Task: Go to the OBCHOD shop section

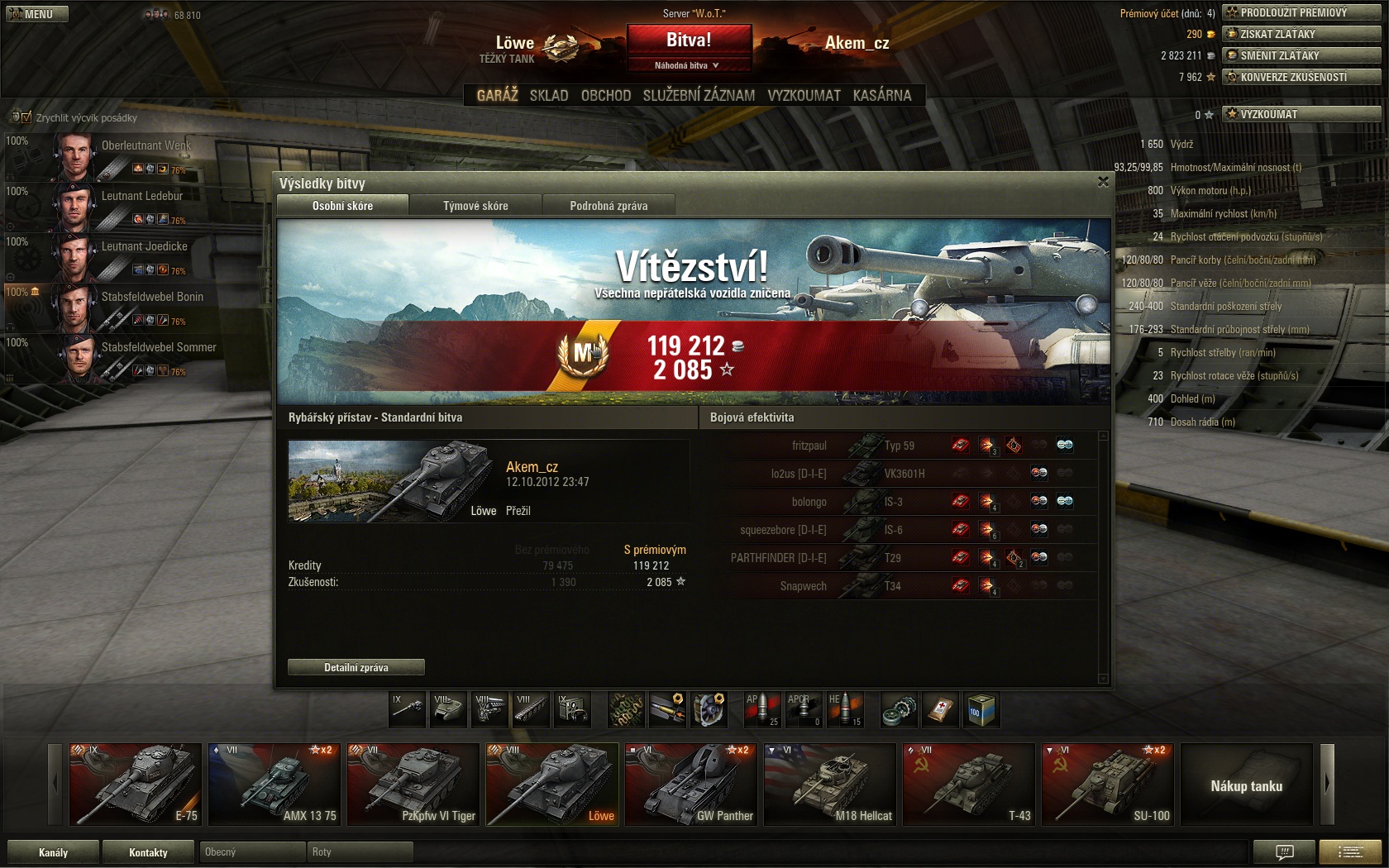Action: [x=605, y=95]
